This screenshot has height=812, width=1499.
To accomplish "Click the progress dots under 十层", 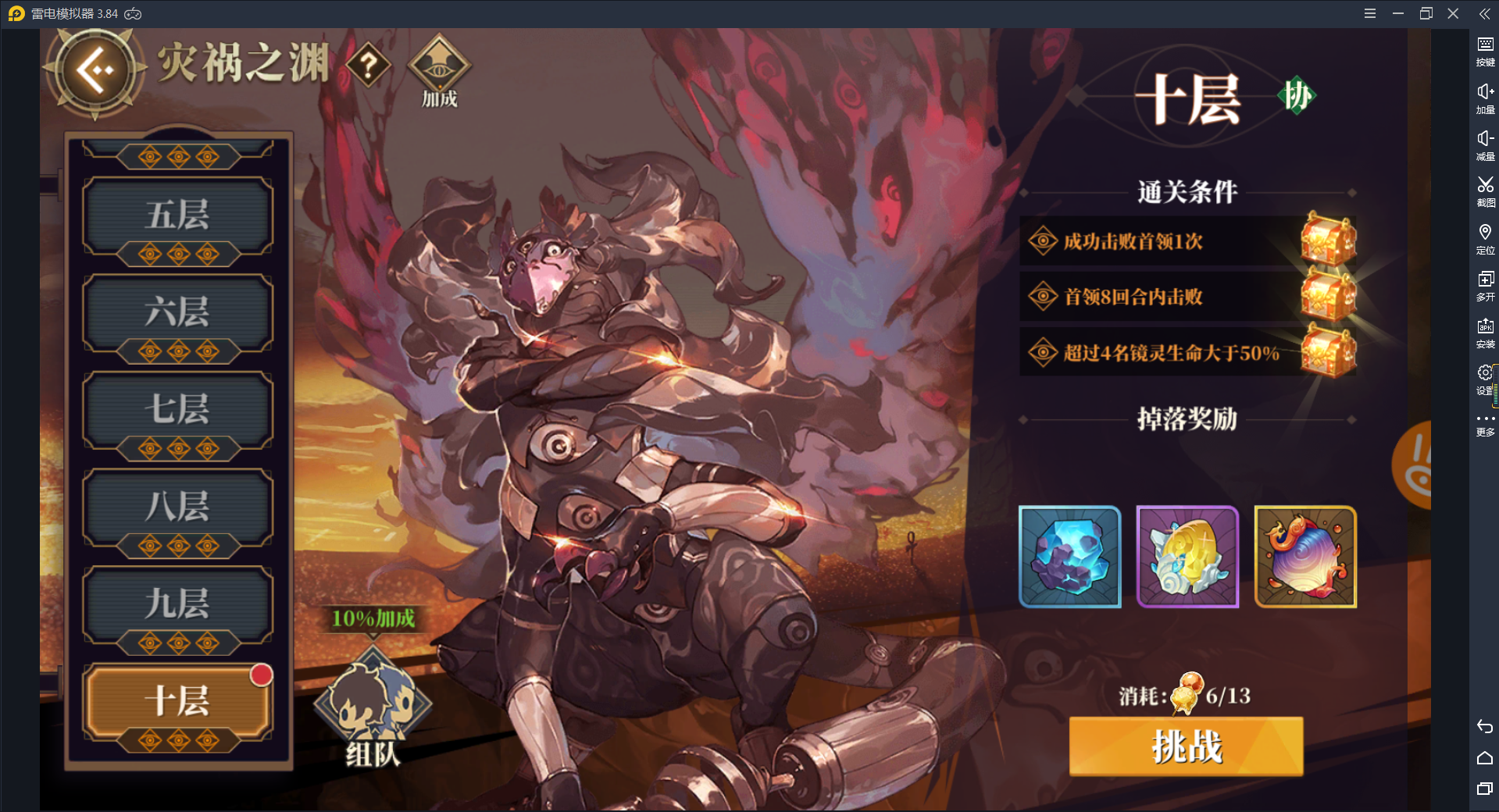I will pos(178,738).
